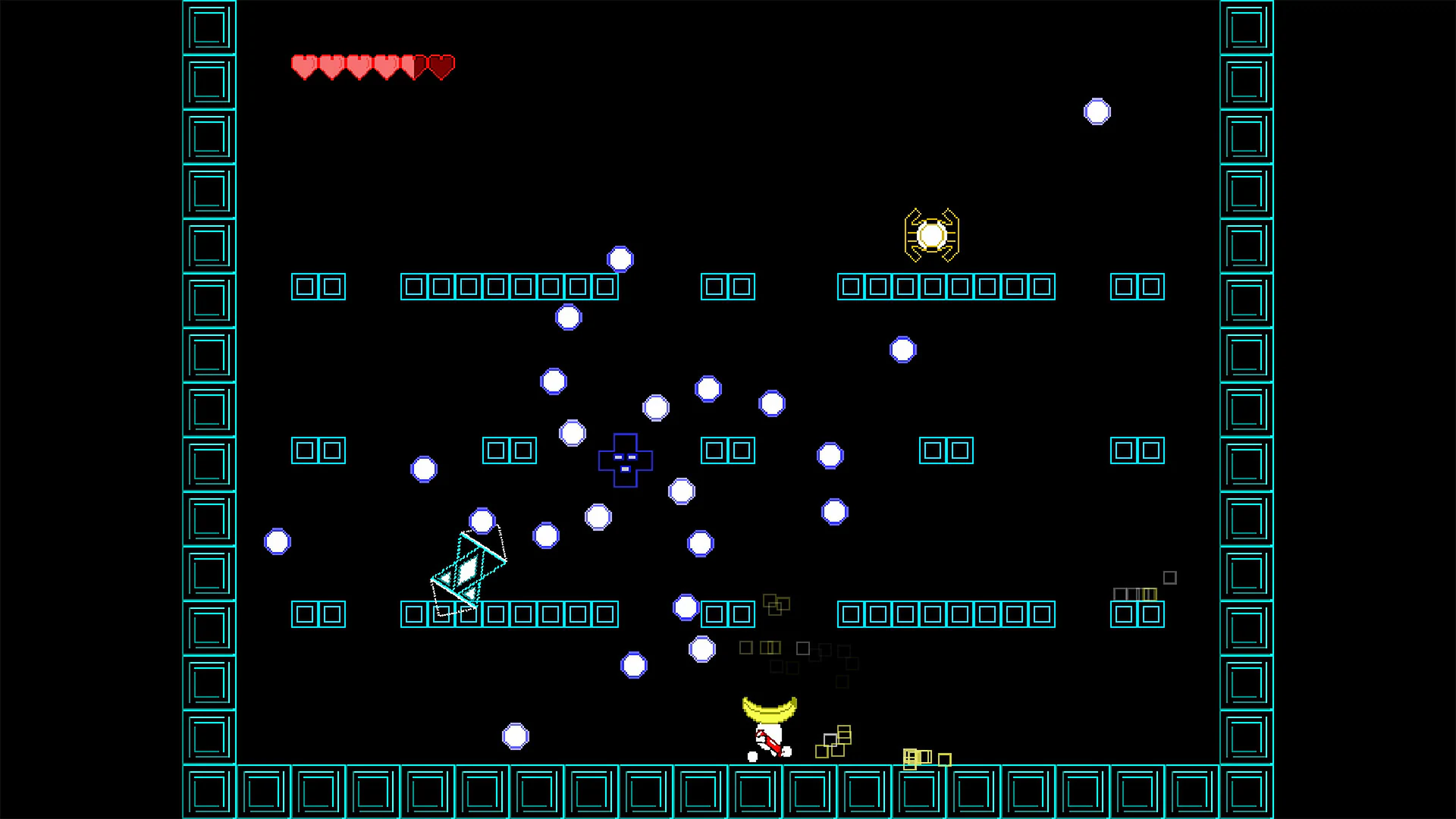1456x819 pixels.
Task: Click the half-filled heart in the health bar
Action: coord(414,67)
